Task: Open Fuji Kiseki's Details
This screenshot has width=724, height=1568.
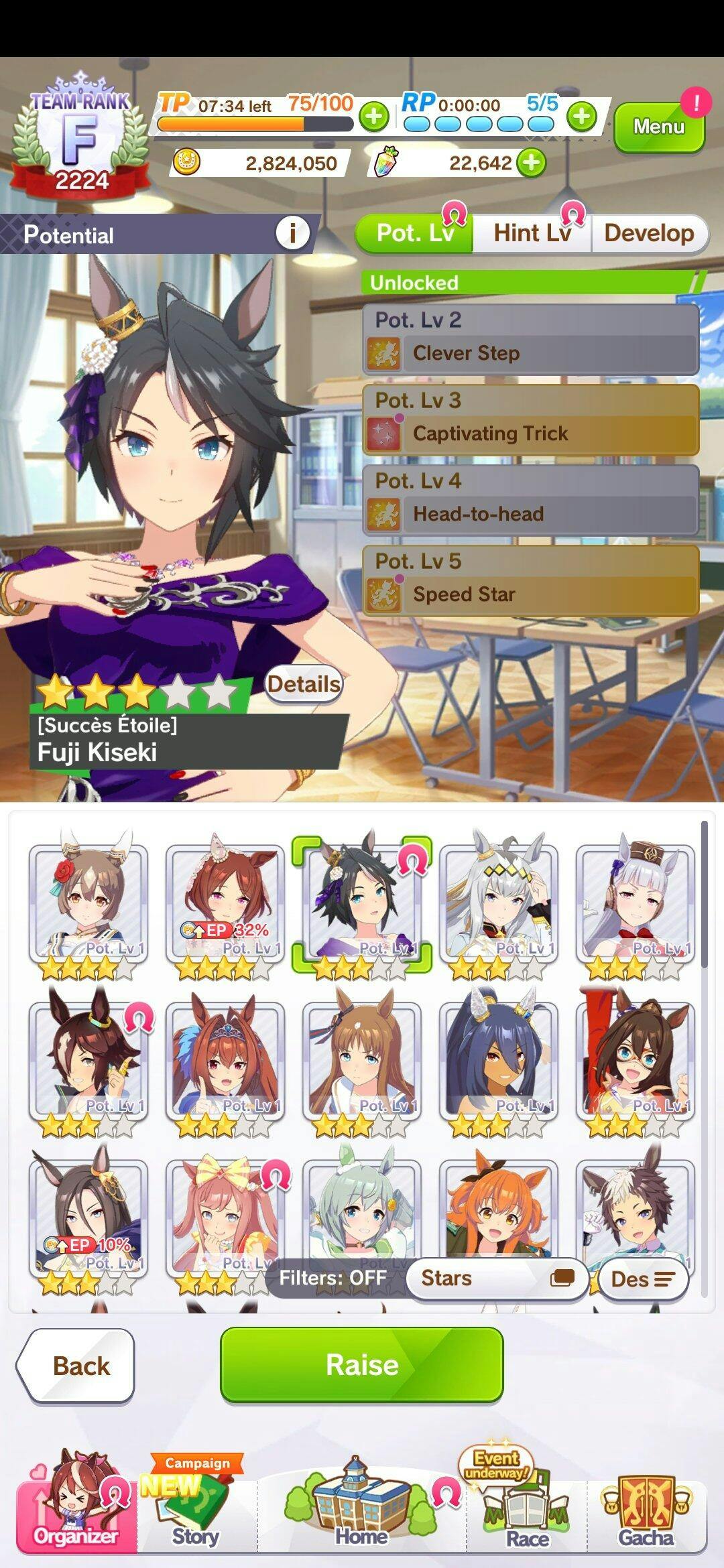Action: click(304, 684)
